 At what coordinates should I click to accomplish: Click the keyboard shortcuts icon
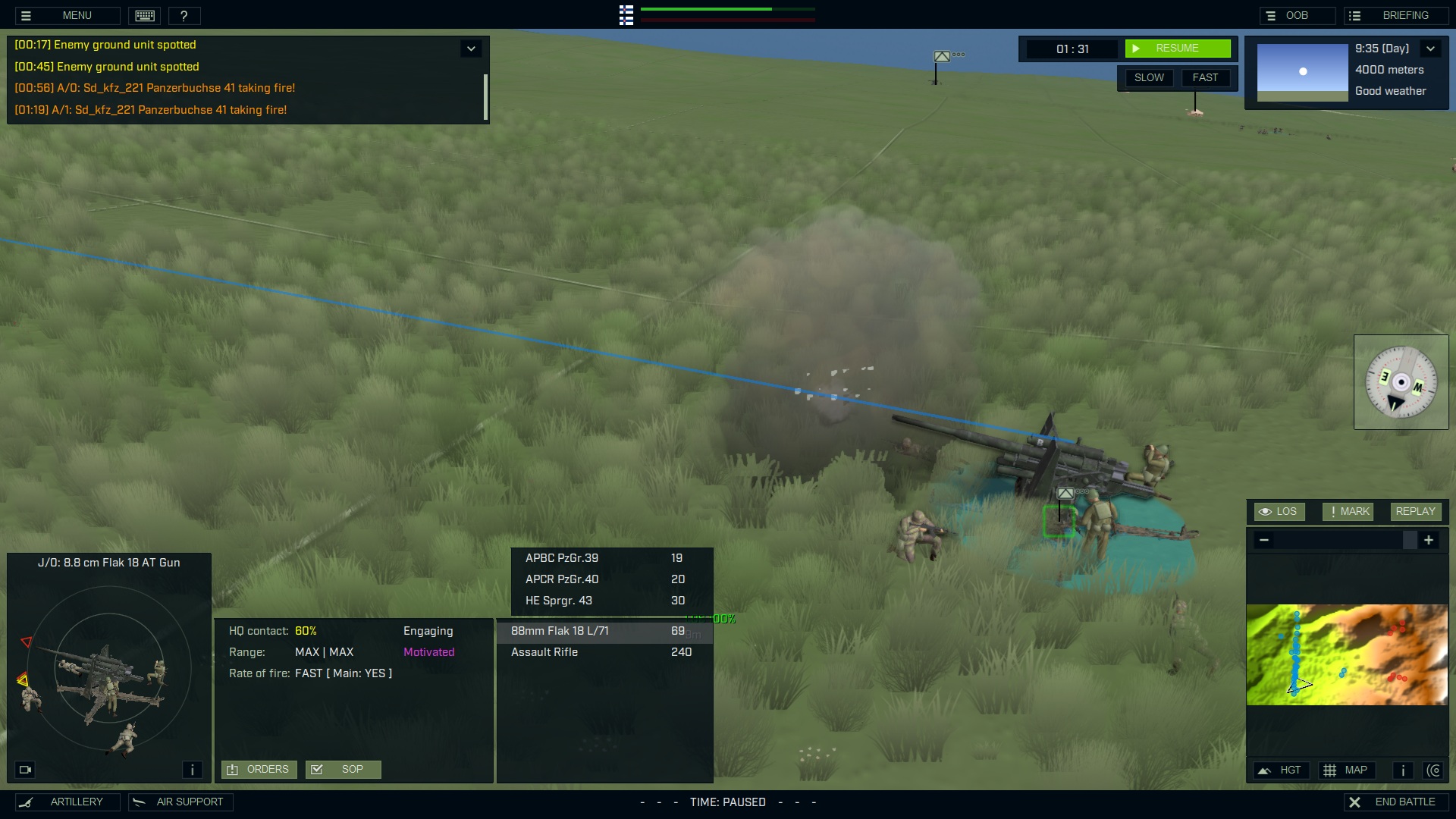click(x=144, y=15)
